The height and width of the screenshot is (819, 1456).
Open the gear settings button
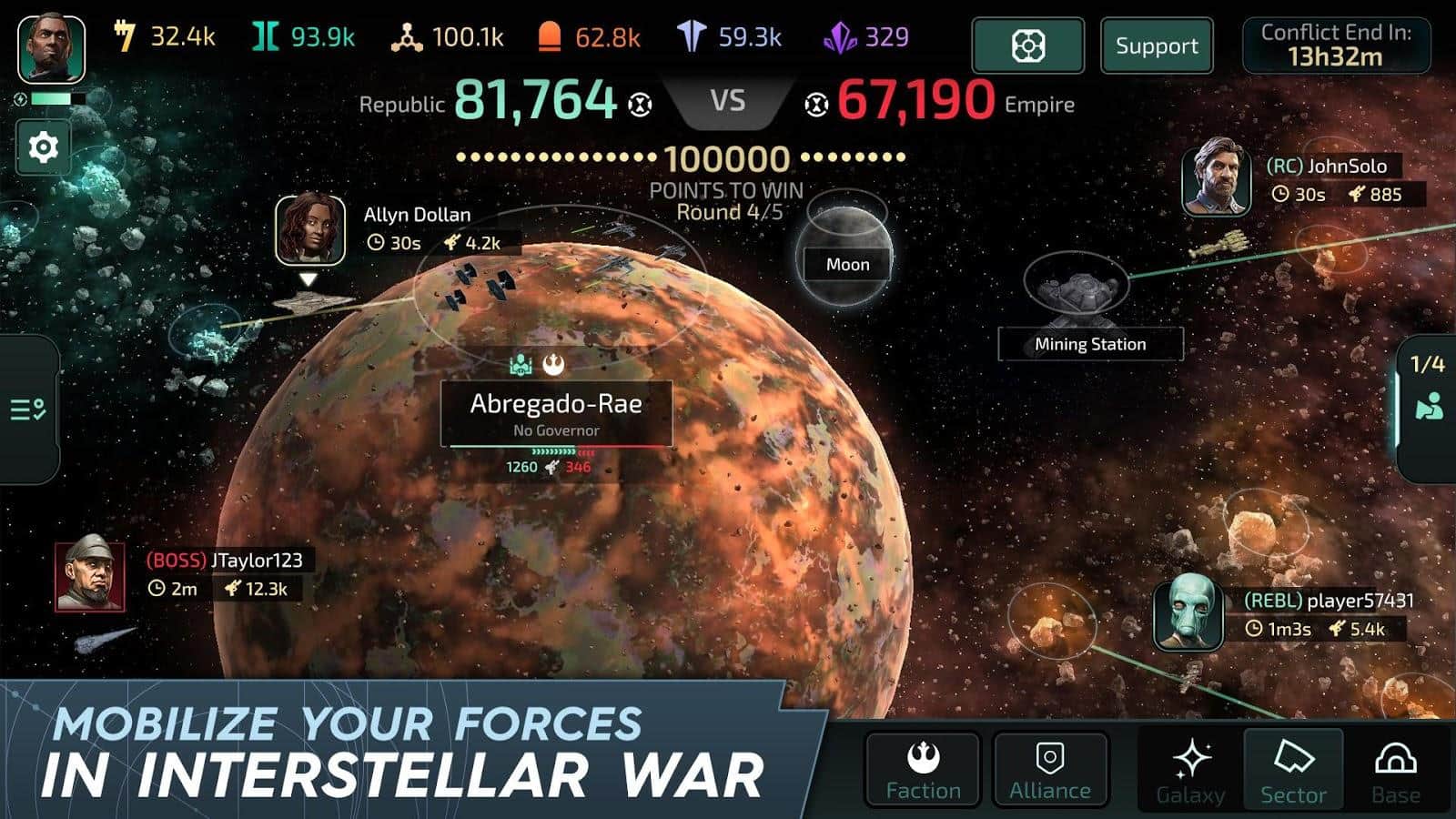point(43,147)
